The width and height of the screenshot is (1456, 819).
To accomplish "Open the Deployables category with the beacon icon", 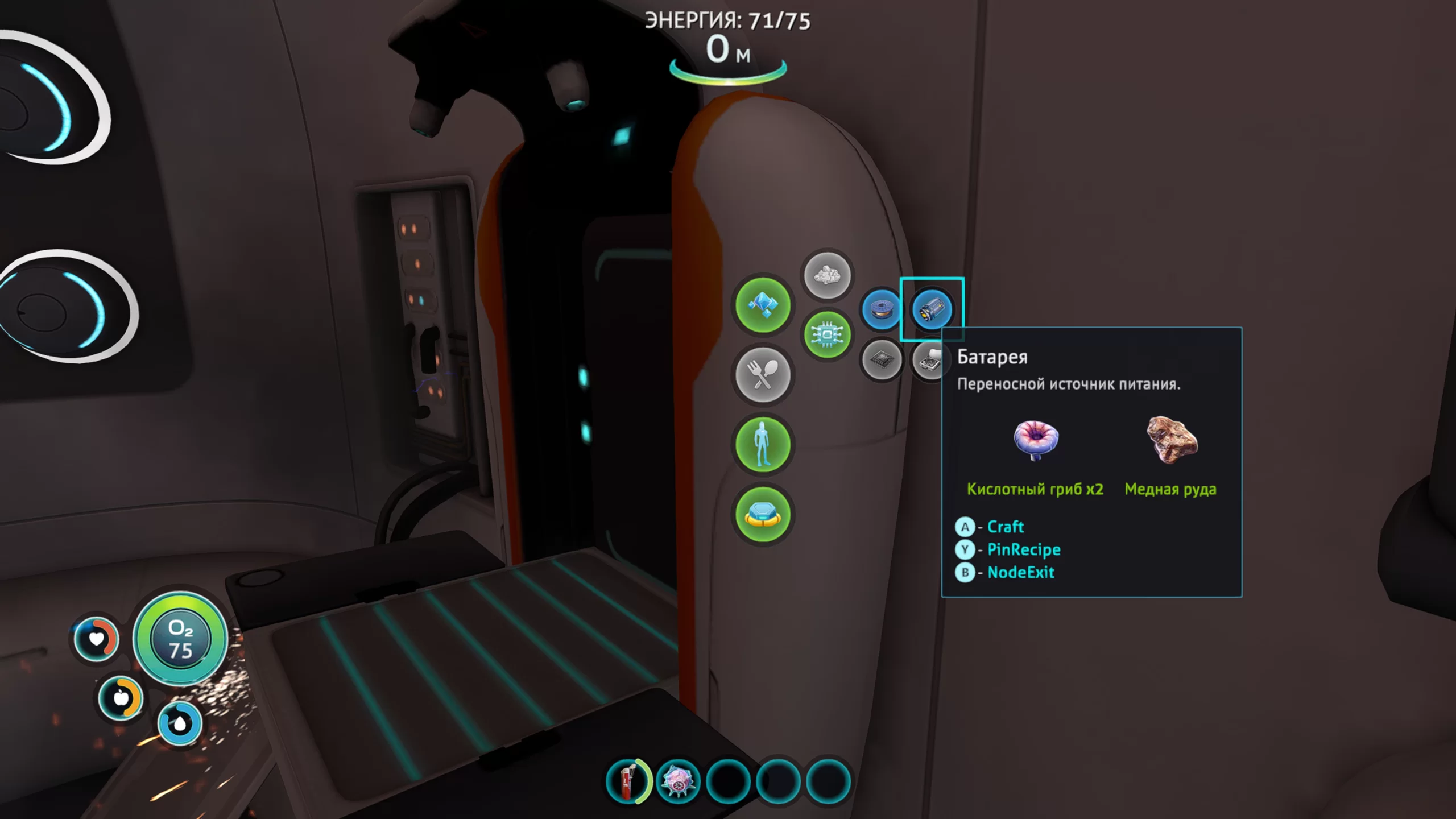I will [x=762, y=514].
